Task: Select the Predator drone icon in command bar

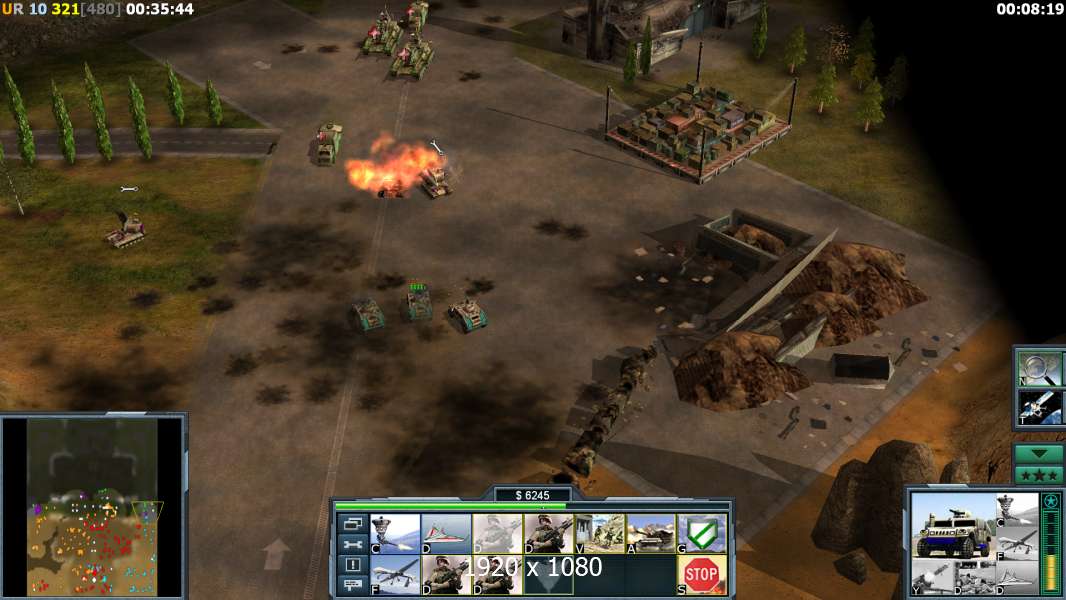Action: pyautogui.click(x=395, y=575)
